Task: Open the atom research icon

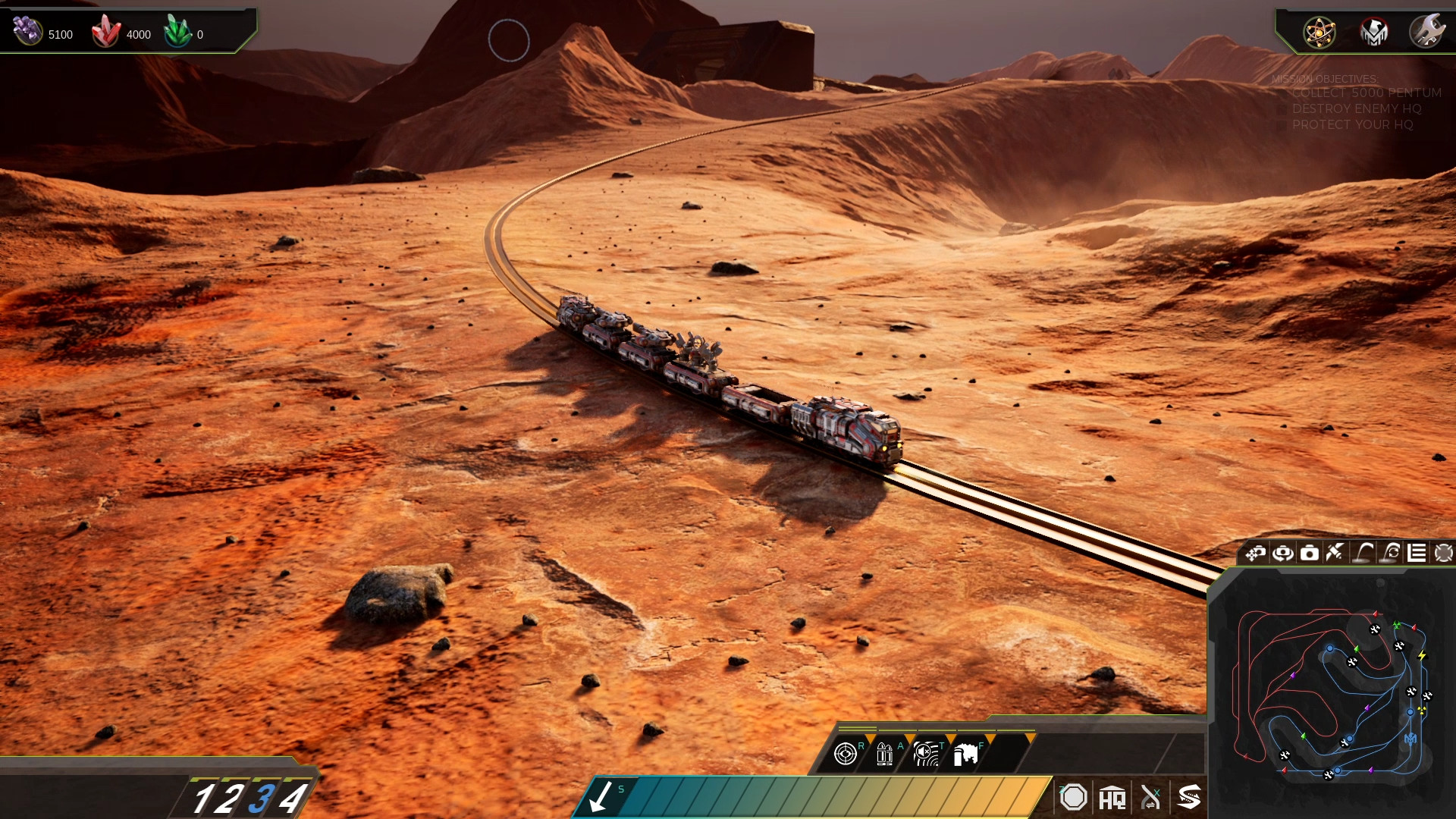Action: [x=1319, y=33]
